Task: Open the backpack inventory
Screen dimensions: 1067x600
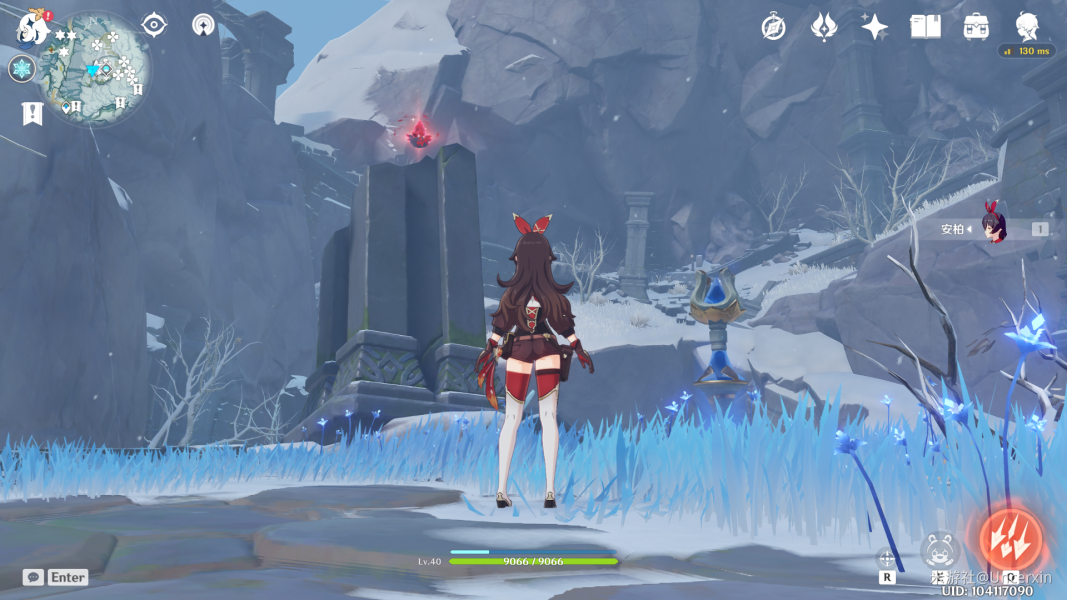Action: 976,27
